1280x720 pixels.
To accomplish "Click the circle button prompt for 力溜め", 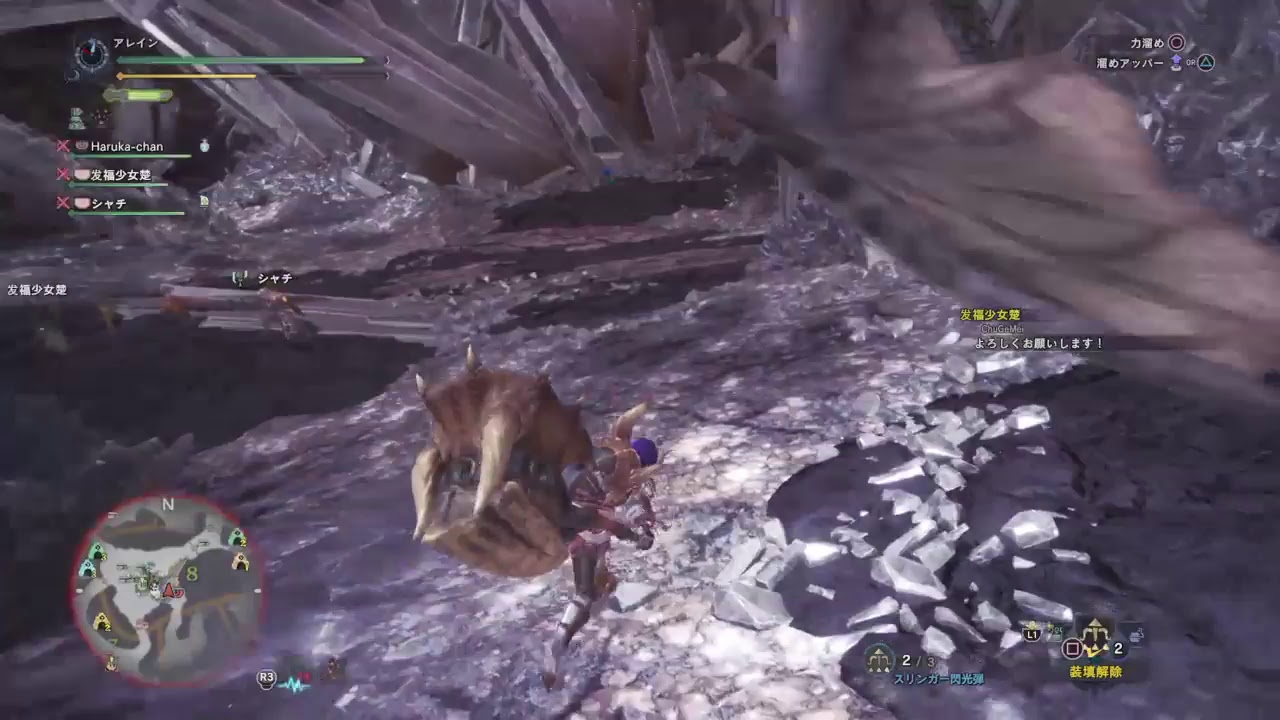I will point(1177,42).
